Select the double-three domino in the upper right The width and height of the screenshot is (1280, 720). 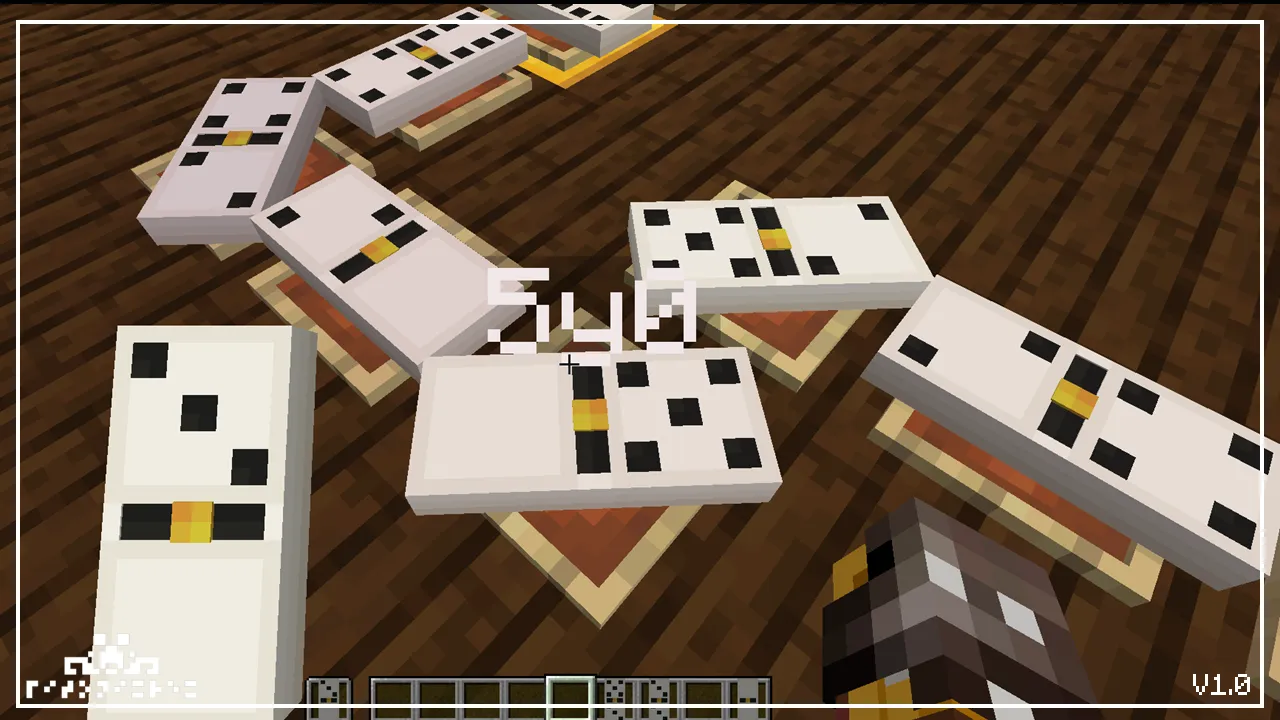point(780,250)
